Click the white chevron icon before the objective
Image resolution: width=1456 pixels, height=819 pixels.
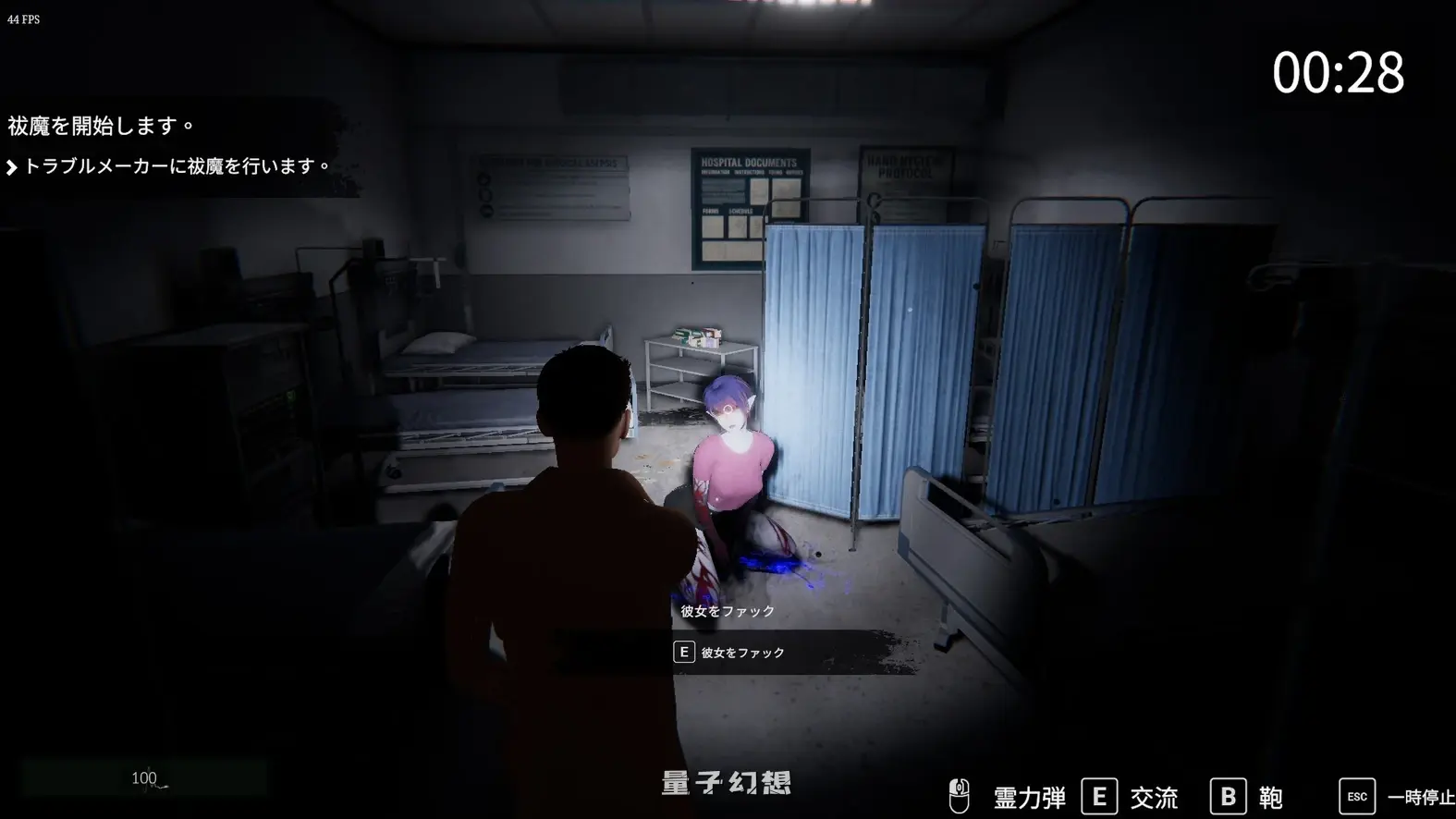point(13,166)
